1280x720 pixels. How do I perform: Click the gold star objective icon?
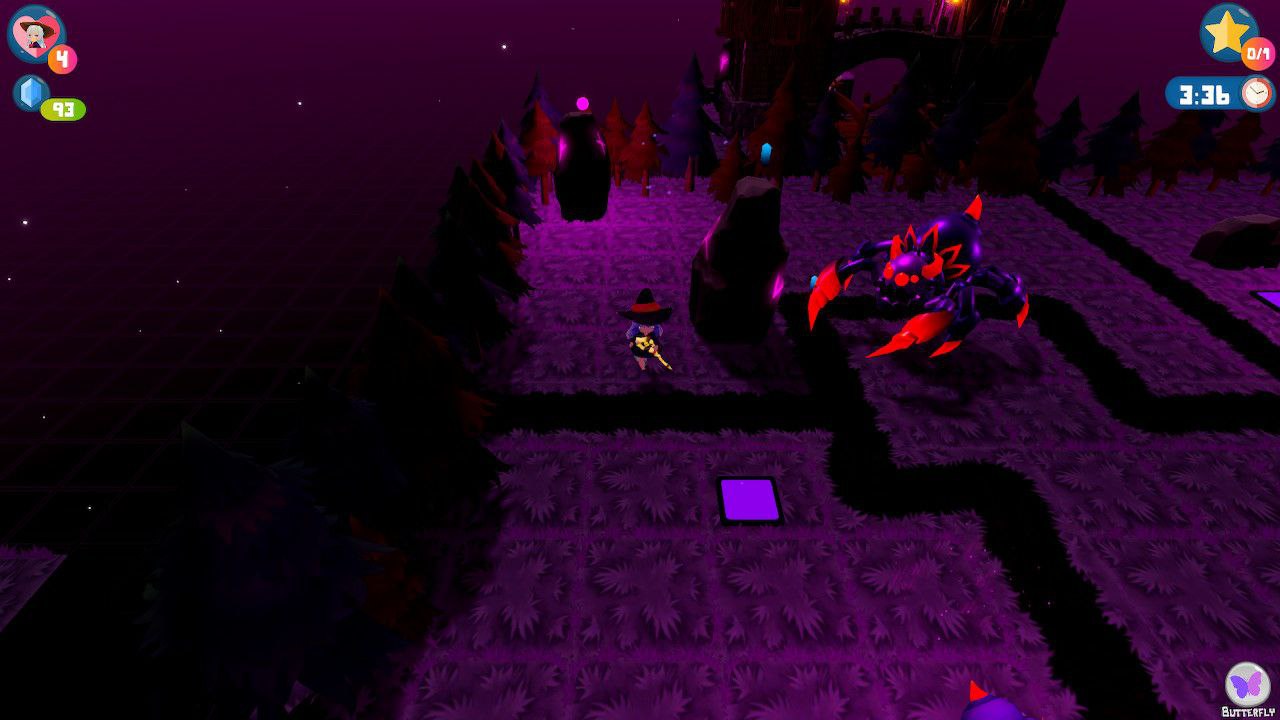(x=1227, y=31)
